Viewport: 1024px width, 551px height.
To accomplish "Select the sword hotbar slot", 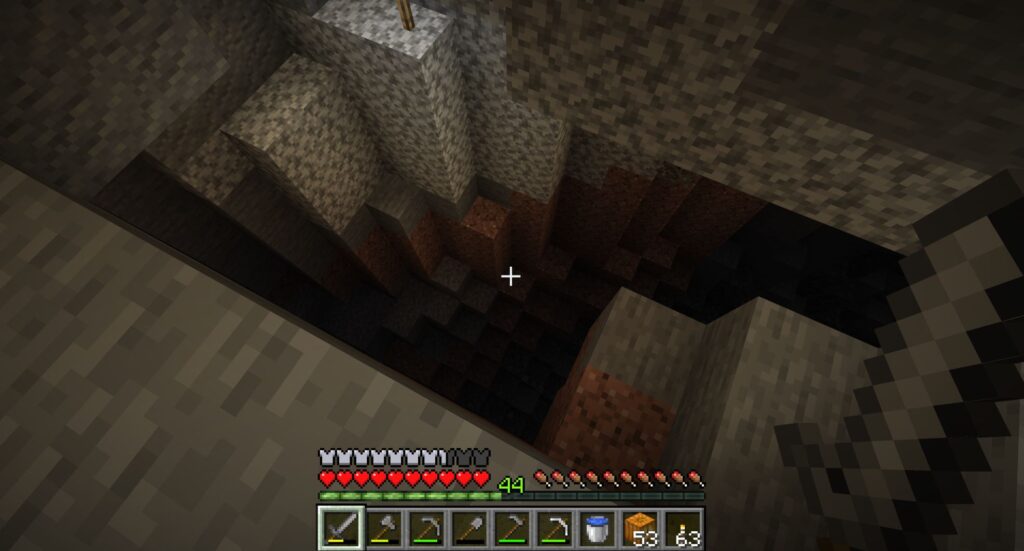I will coord(339,527).
